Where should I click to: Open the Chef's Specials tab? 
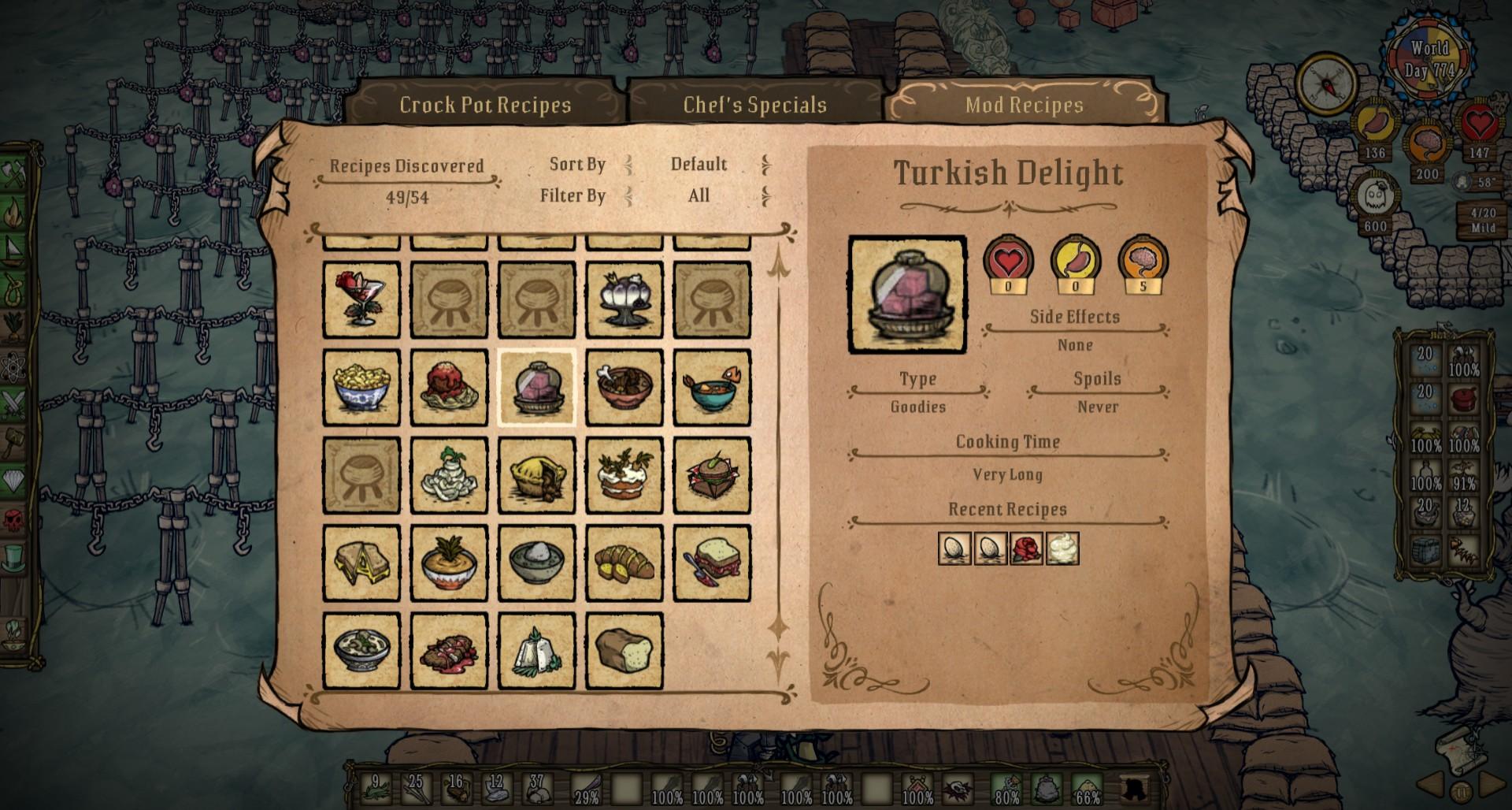coord(754,105)
